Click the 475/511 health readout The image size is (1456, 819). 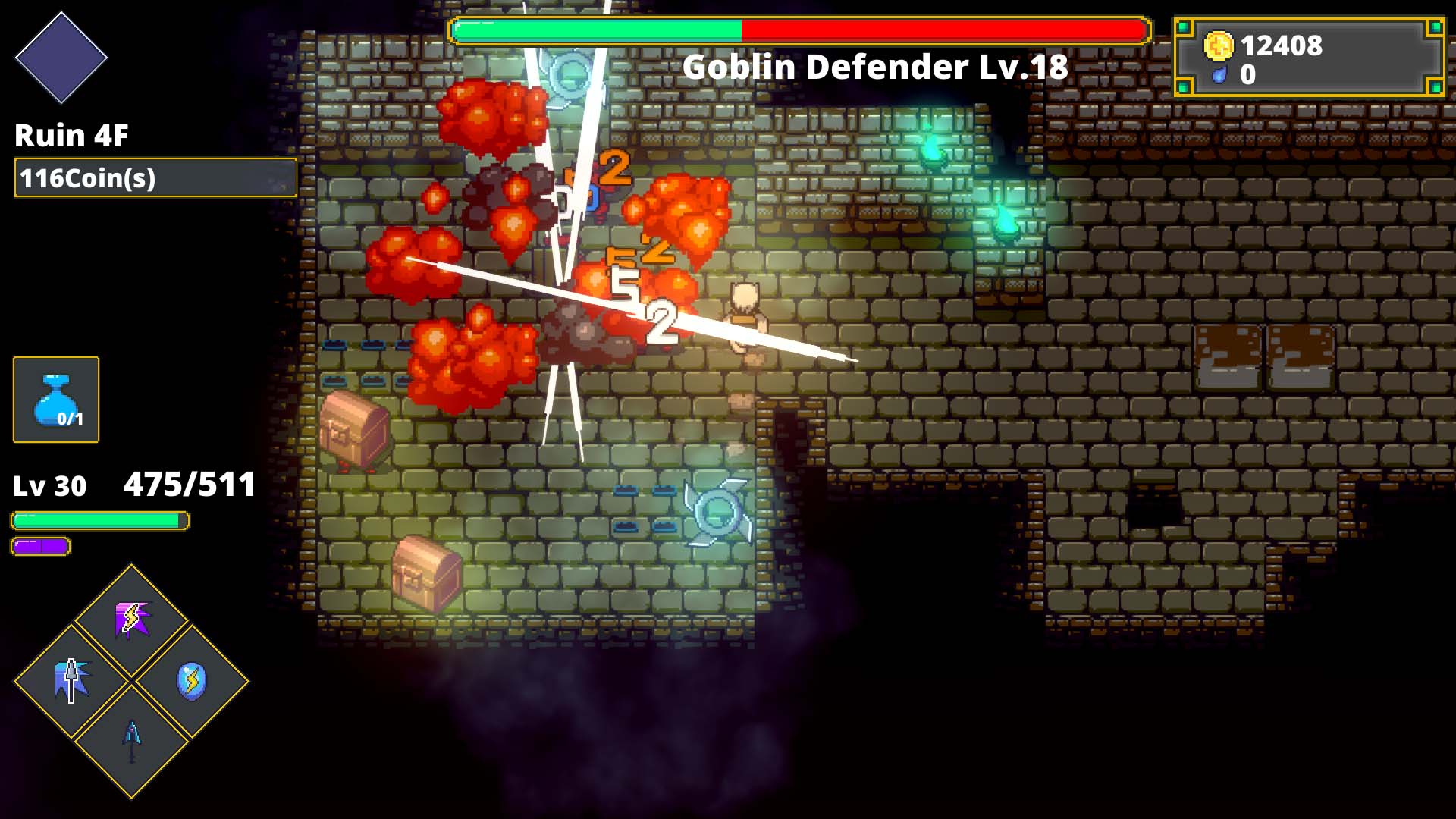(188, 483)
